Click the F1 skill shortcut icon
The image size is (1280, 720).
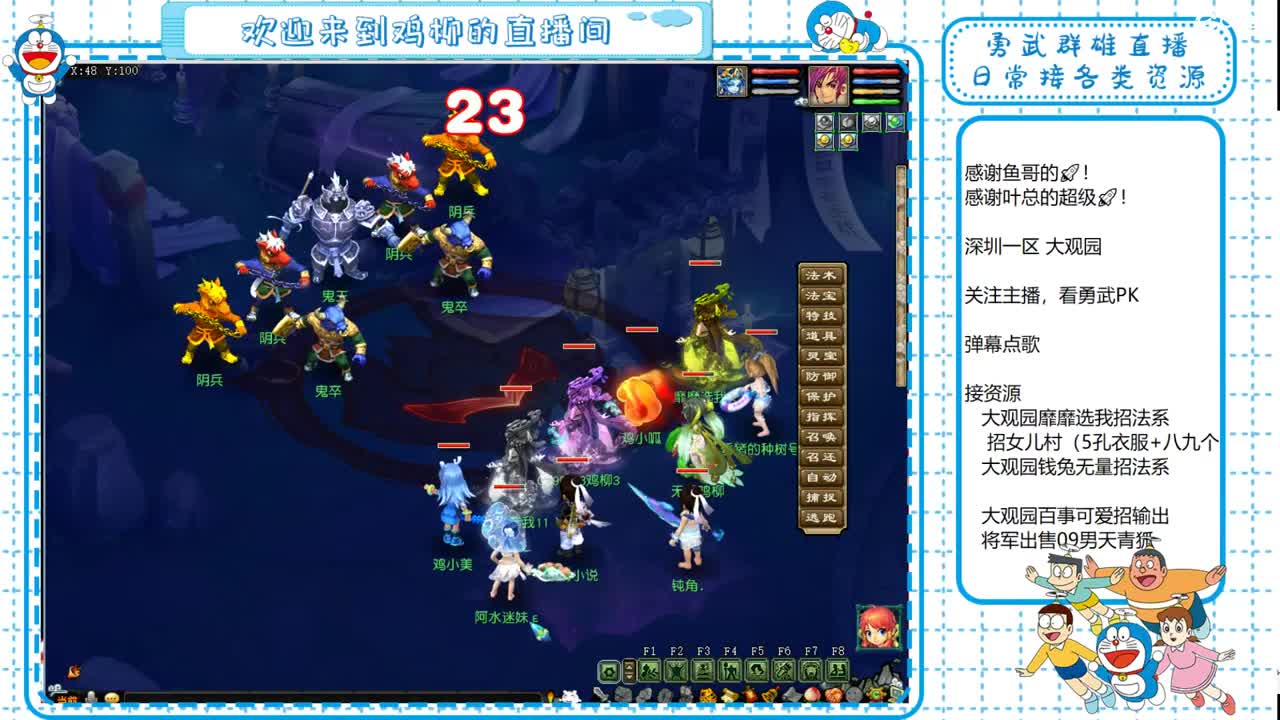(x=651, y=668)
